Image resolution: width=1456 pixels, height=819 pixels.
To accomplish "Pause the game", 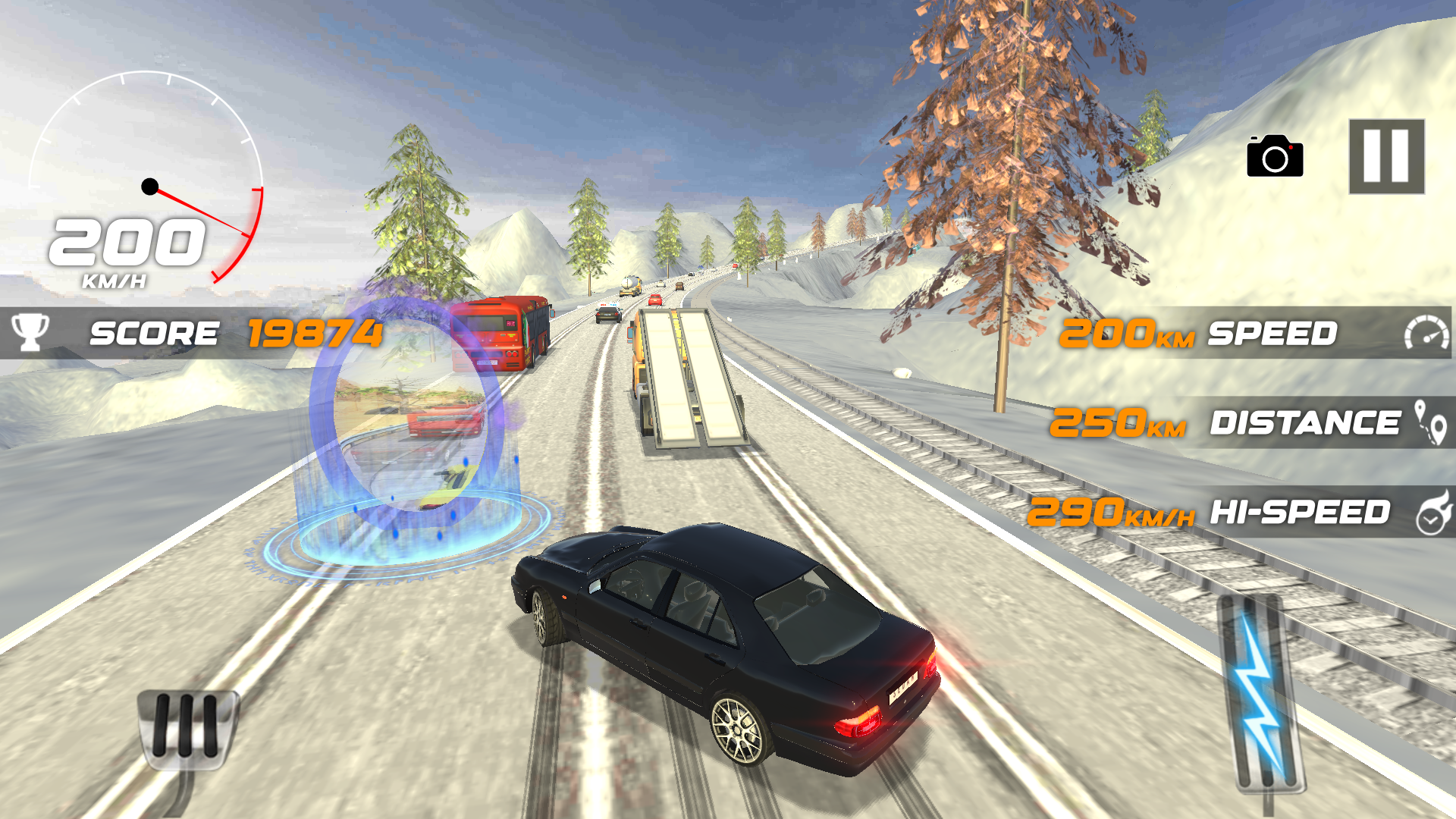I will pos(1385,156).
